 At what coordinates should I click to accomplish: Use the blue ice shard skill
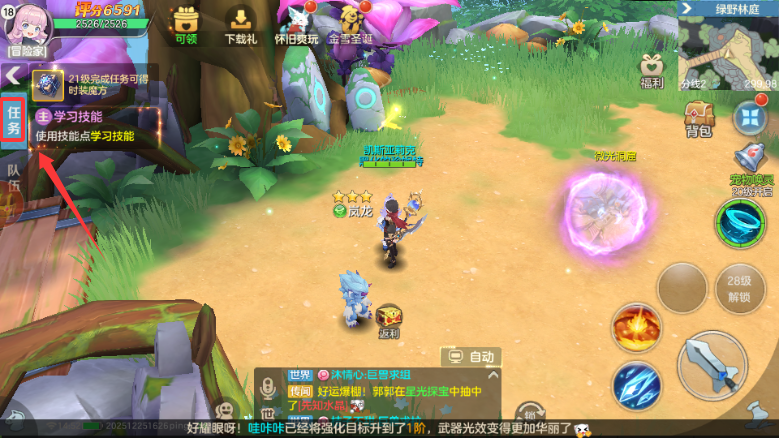pyautogui.click(x=635, y=385)
